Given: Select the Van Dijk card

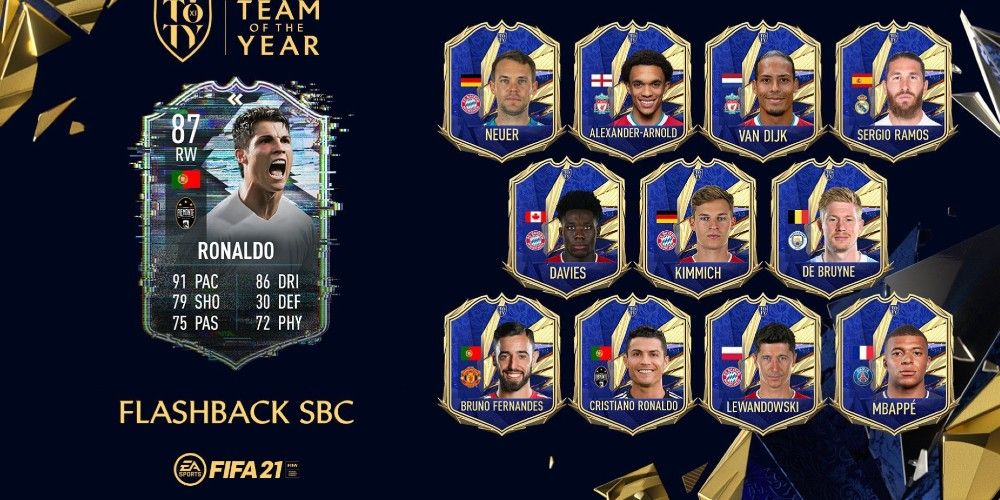Looking at the screenshot, I should (762, 88).
